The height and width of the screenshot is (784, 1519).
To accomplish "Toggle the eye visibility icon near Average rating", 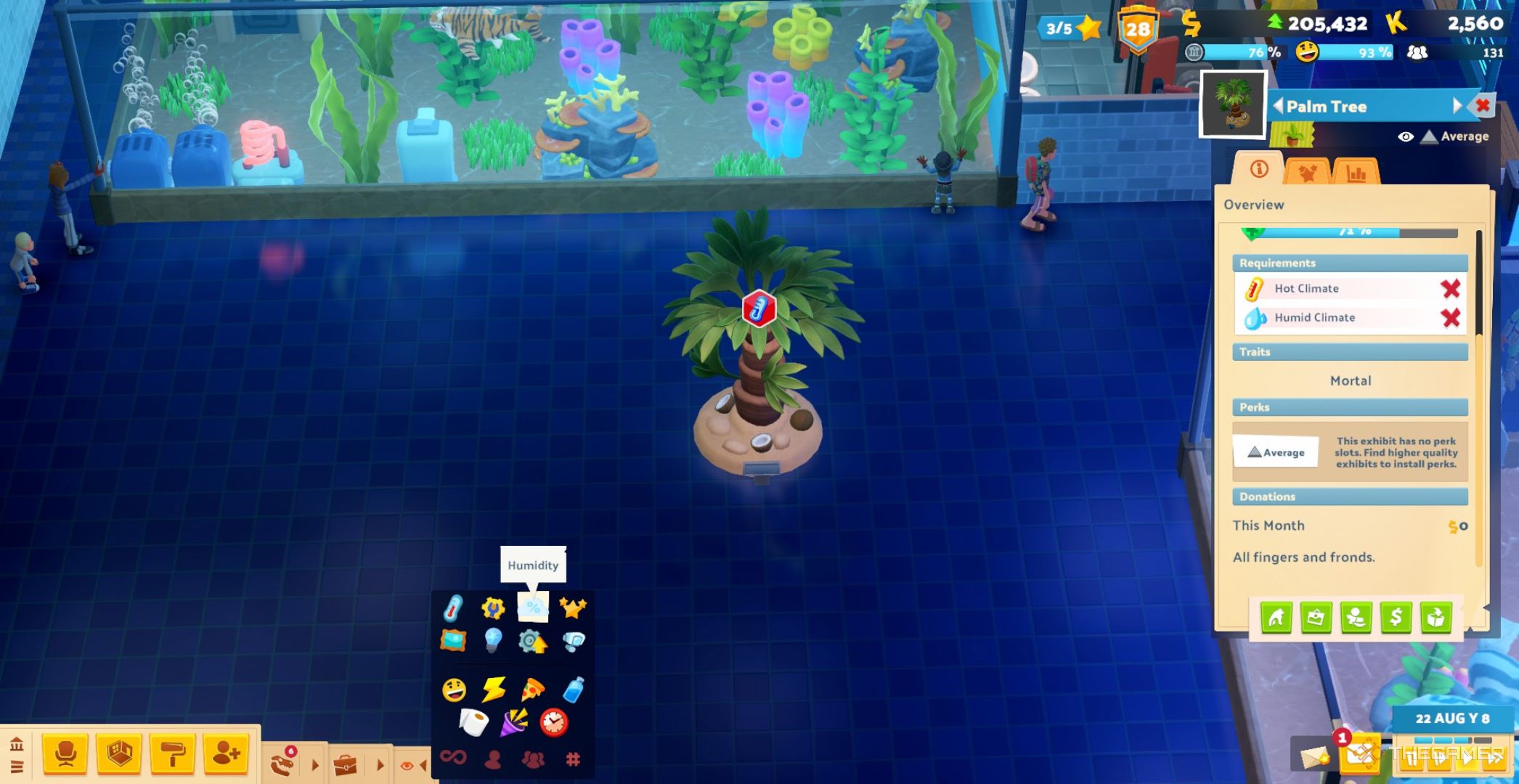I will [x=1406, y=137].
